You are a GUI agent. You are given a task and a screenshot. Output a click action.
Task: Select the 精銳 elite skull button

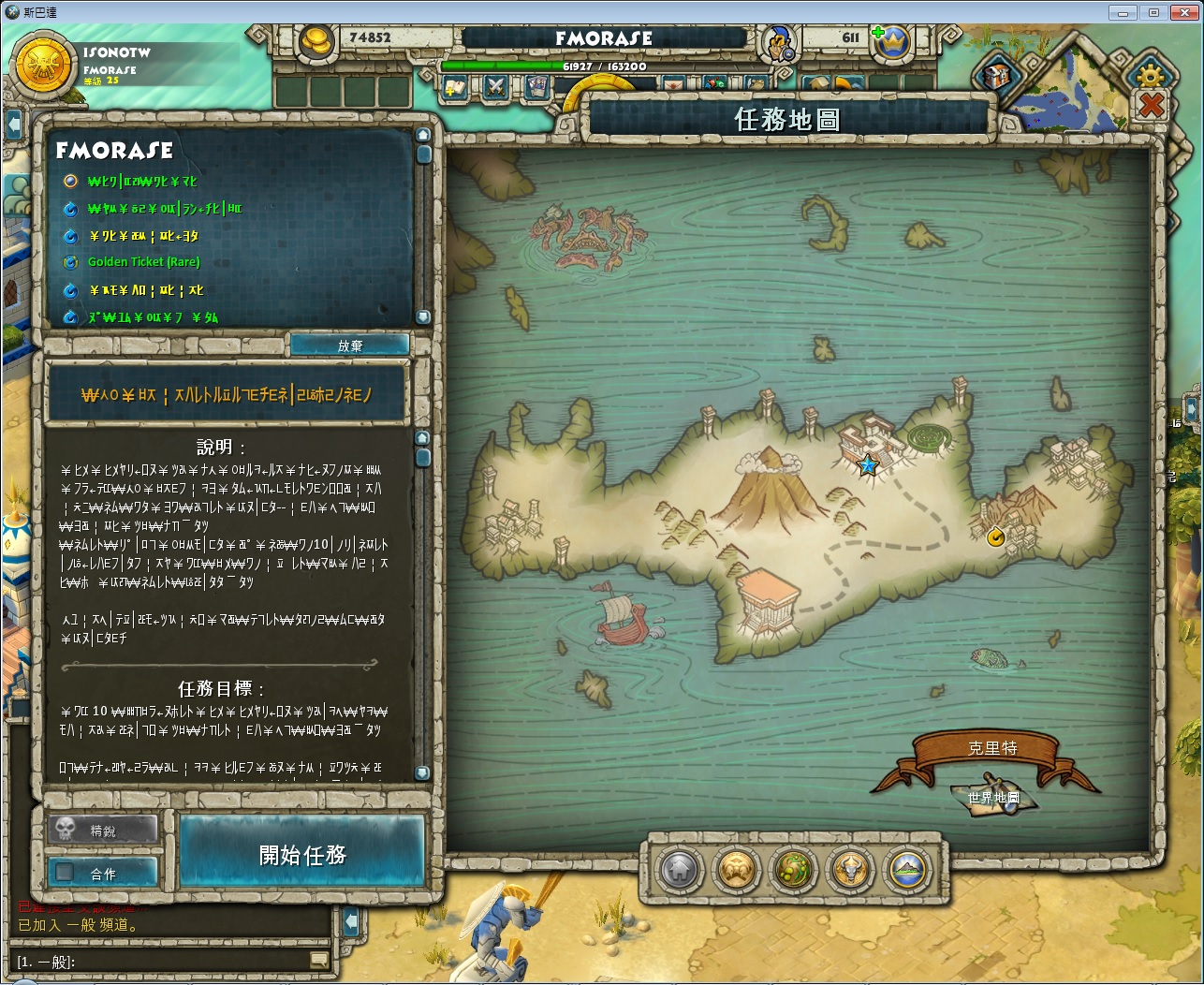[103, 830]
